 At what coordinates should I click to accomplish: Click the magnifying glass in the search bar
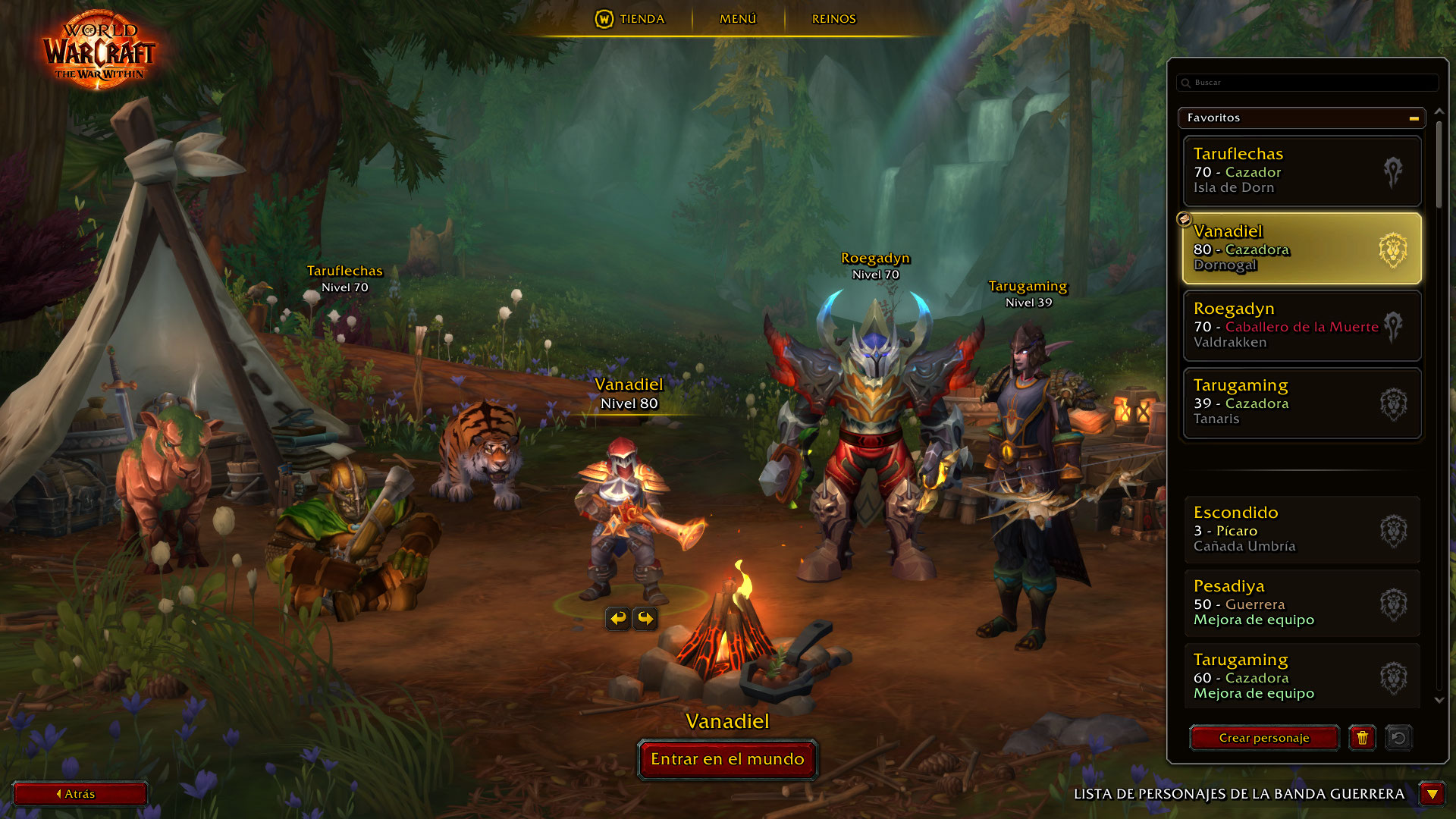pyautogui.click(x=1185, y=83)
